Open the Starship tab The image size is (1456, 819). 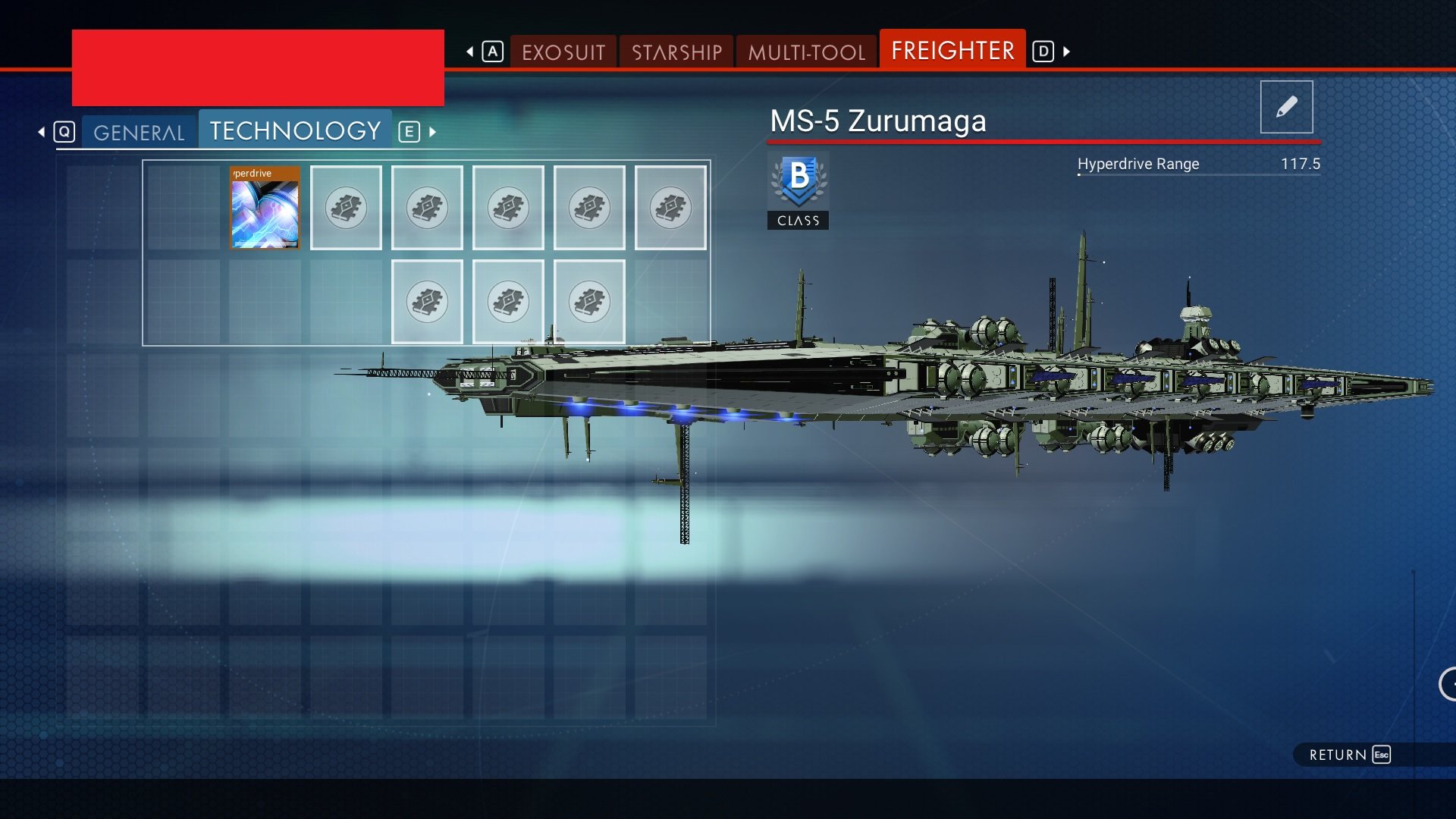(x=676, y=52)
